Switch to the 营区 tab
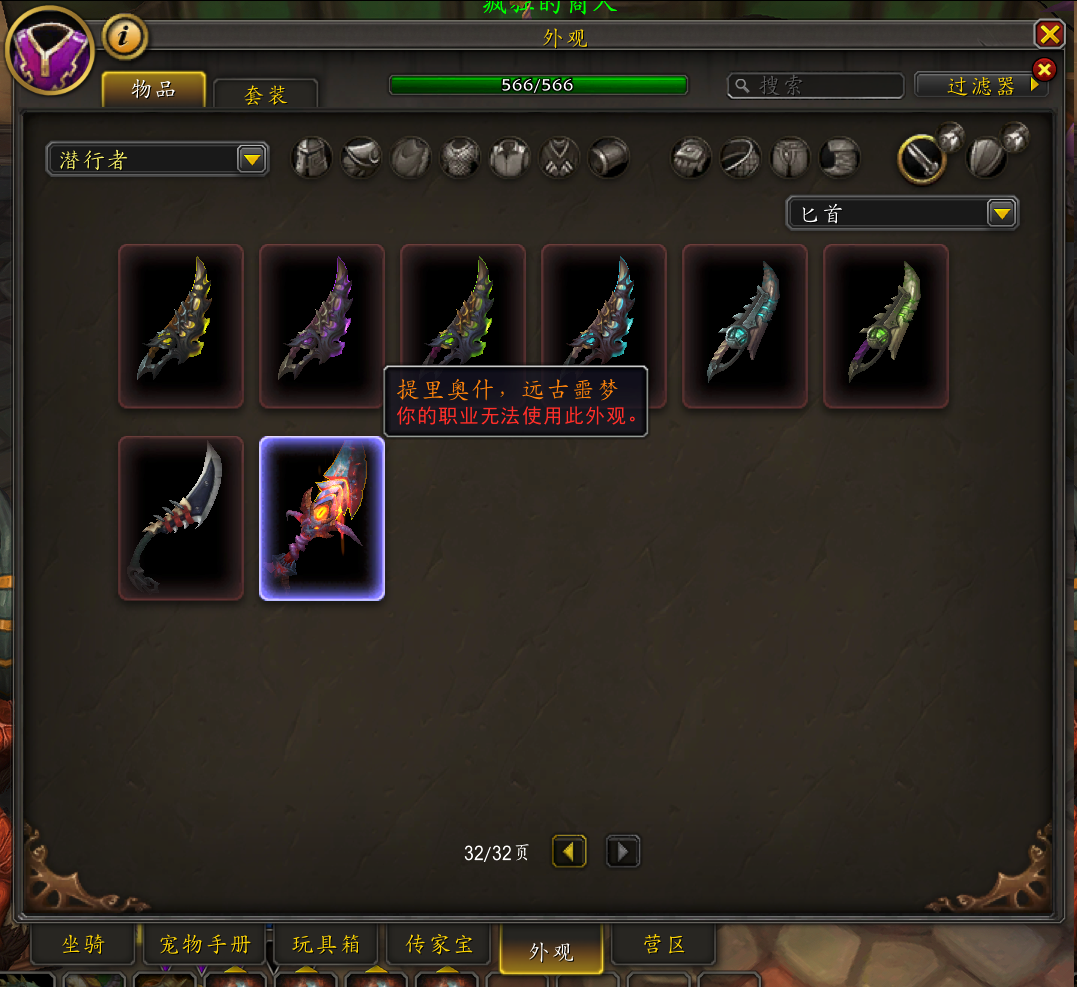1077x987 pixels. click(663, 945)
